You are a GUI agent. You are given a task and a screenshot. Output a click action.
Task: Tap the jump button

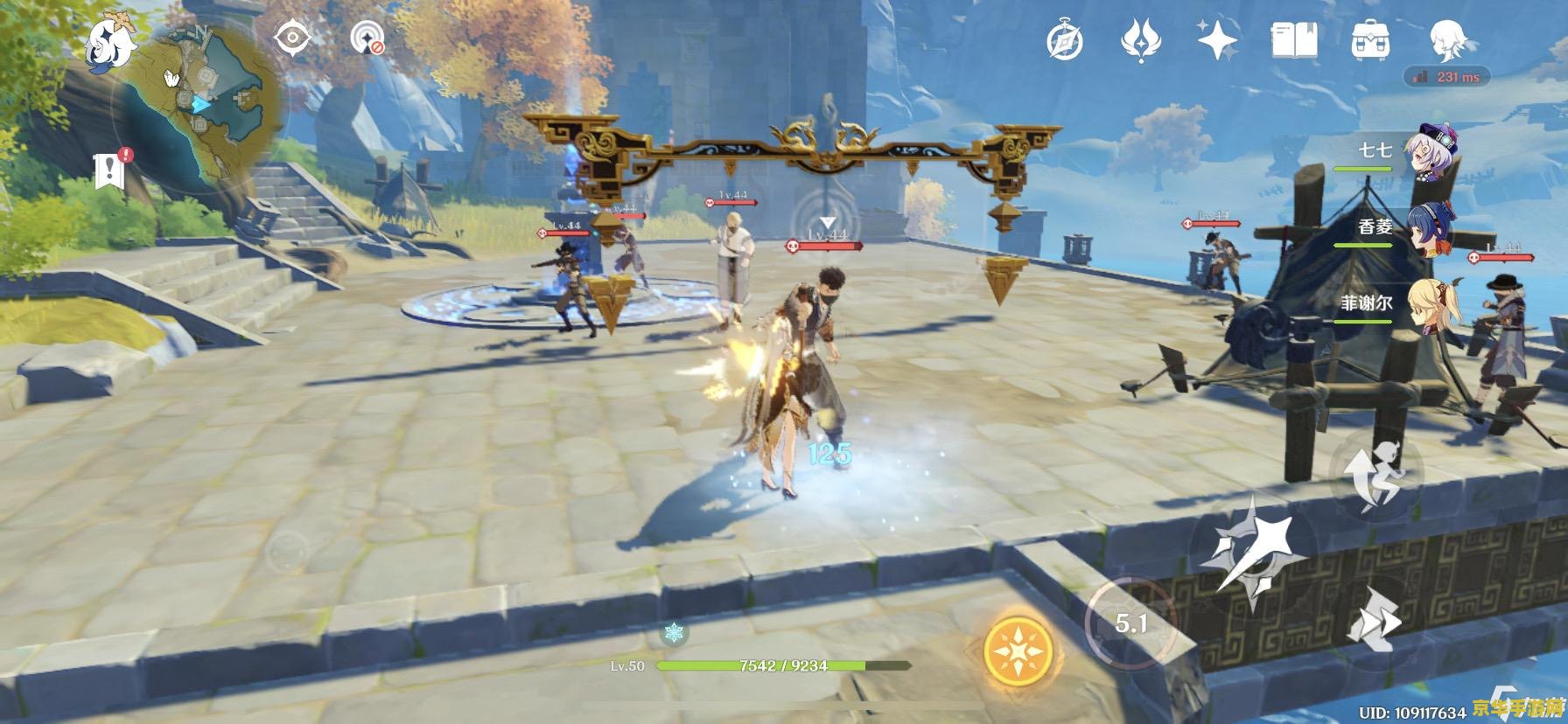[x=1375, y=475]
